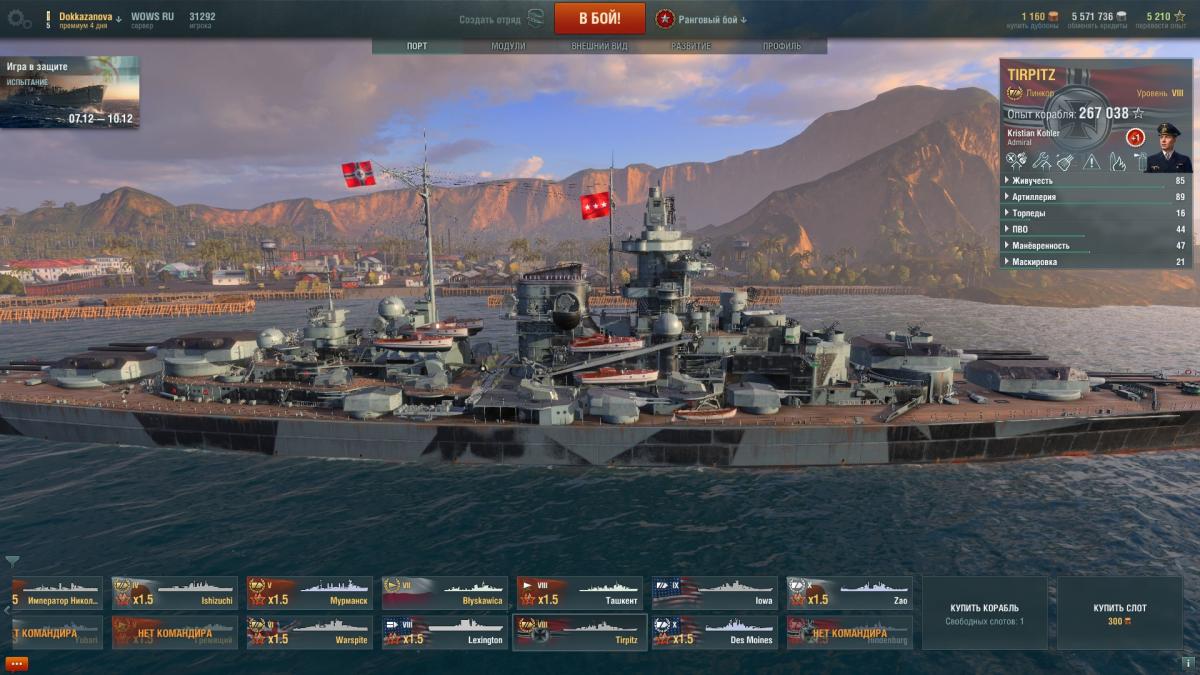Open the ВНЕШНИЙ ВИД tab
The width and height of the screenshot is (1200, 675).
(599, 46)
